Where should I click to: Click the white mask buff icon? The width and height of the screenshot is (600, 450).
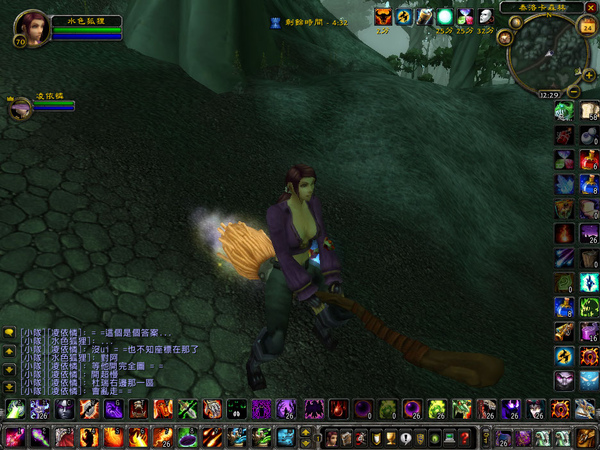(x=486, y=17)
